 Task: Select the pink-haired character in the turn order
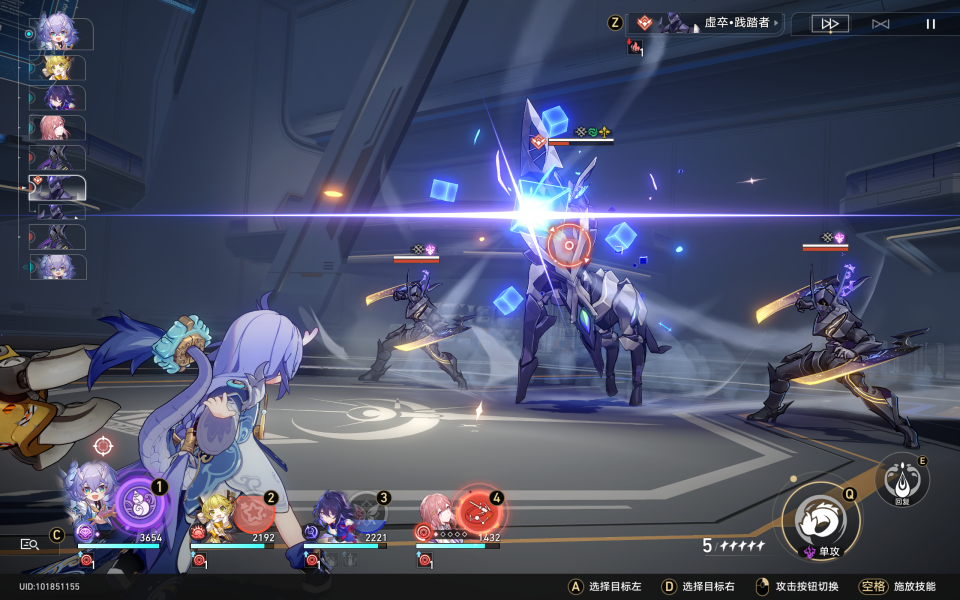(58, 128)
